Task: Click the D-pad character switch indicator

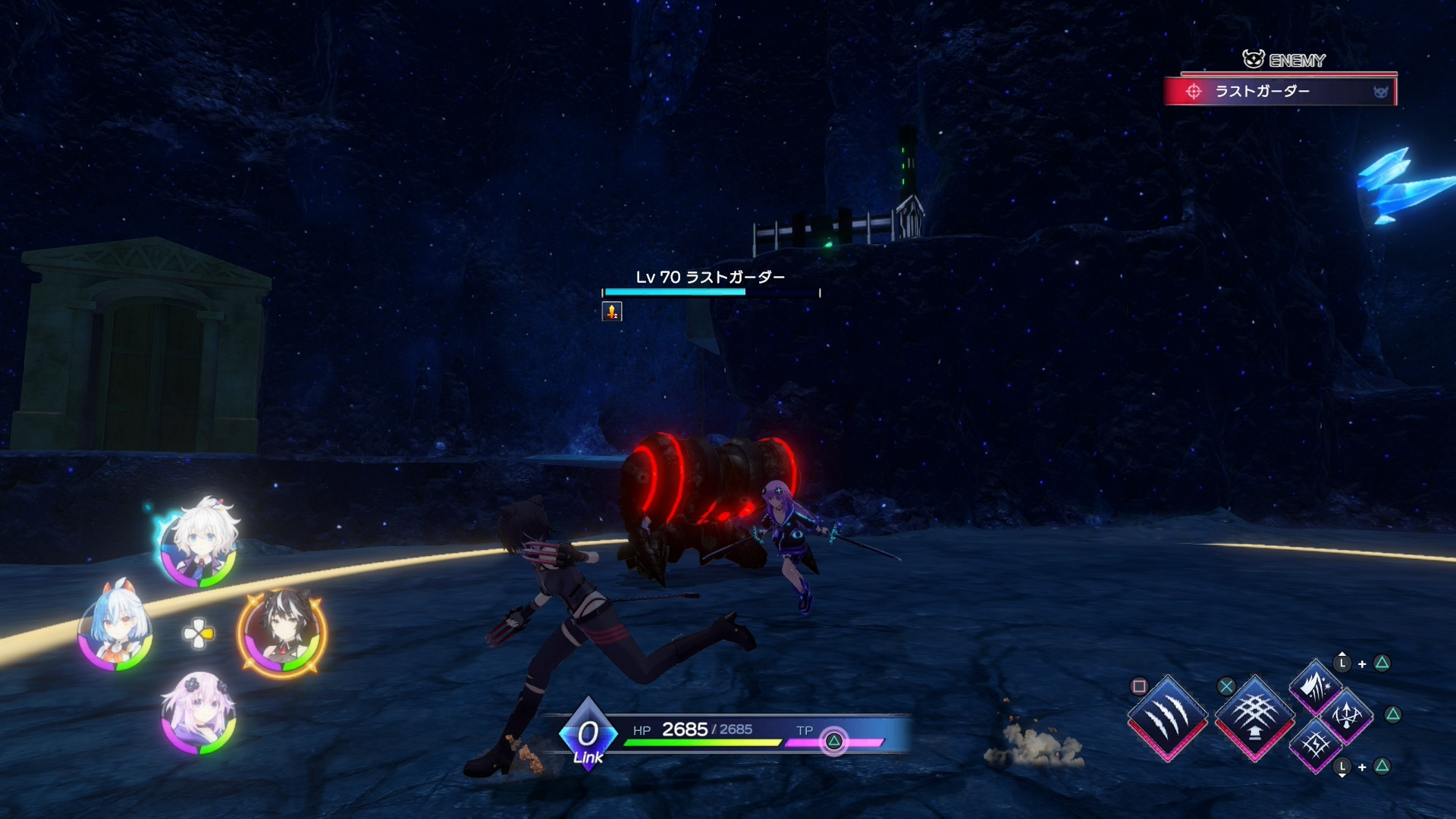Action: pos(199,633)
